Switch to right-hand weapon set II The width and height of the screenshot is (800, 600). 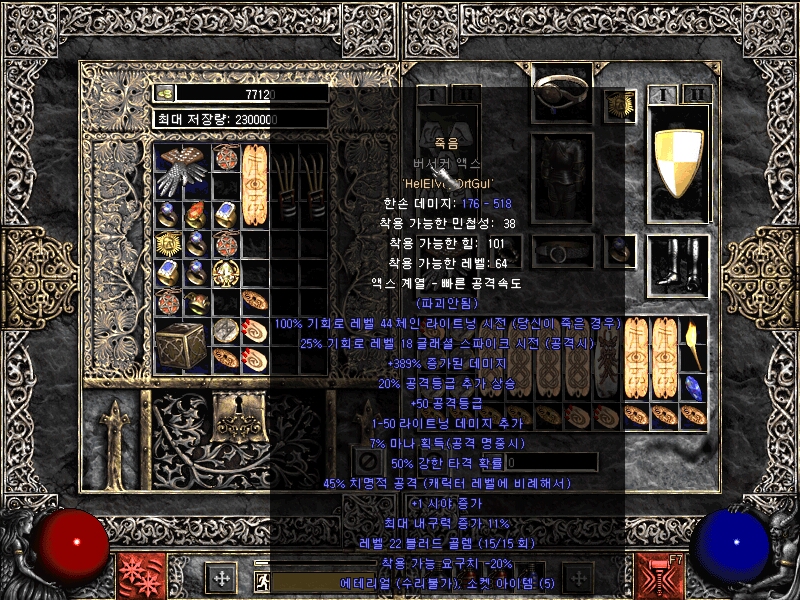point(699,95)
